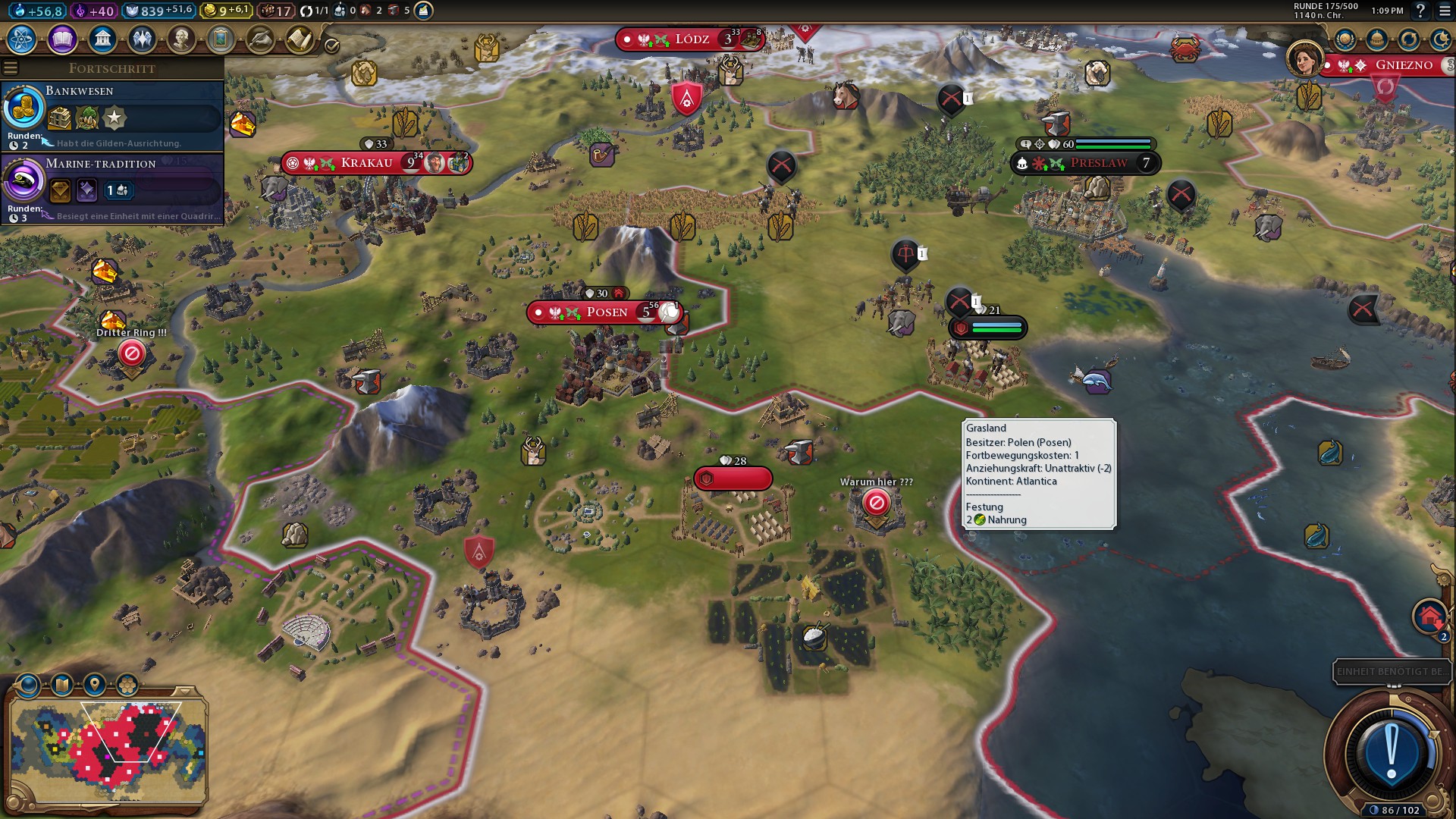
Task: Open the Krakau city banner
Action: click(x=367, y=163)
